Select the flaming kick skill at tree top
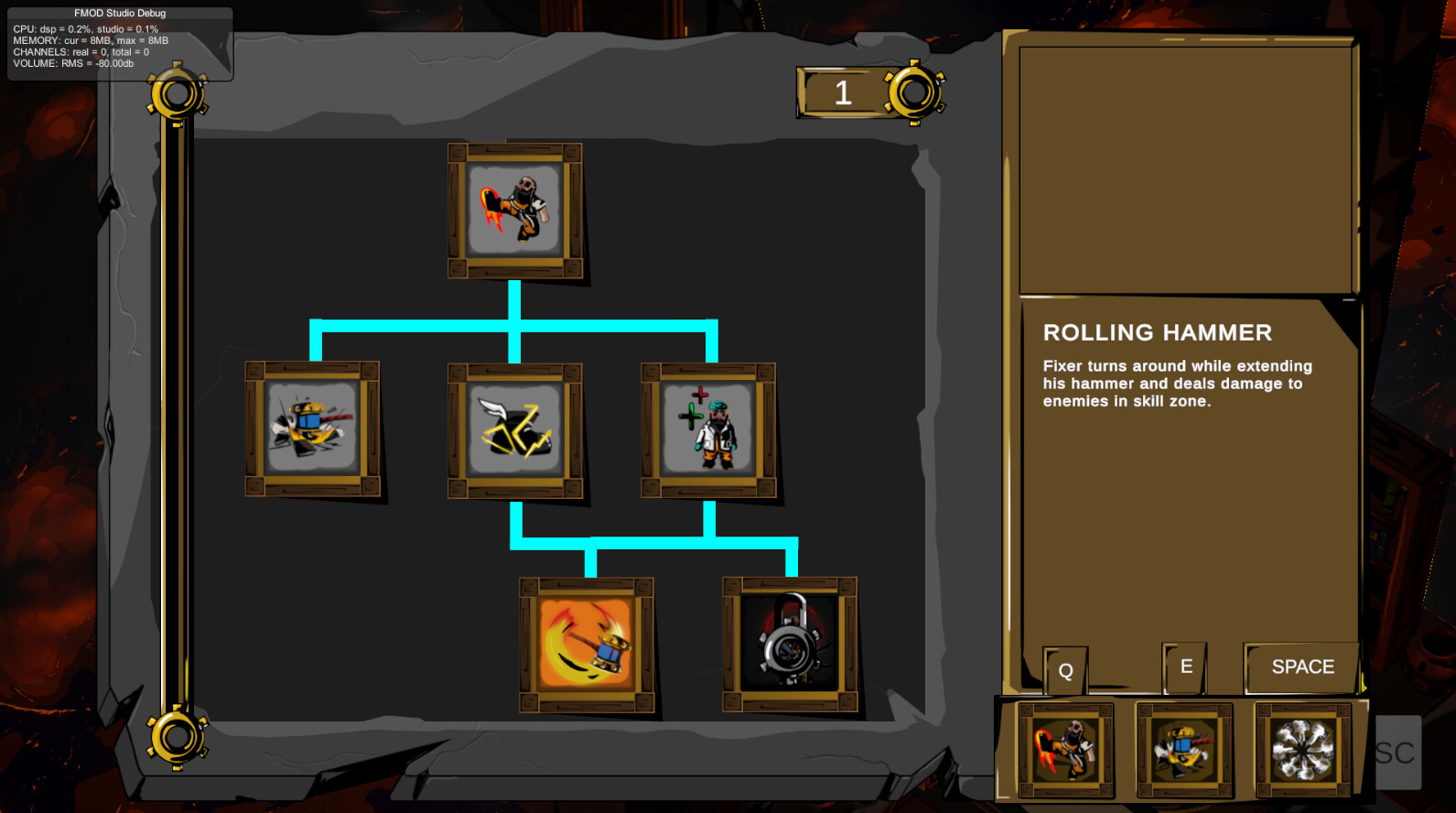This screenshot has width=1456, height=813. (515, 210)
